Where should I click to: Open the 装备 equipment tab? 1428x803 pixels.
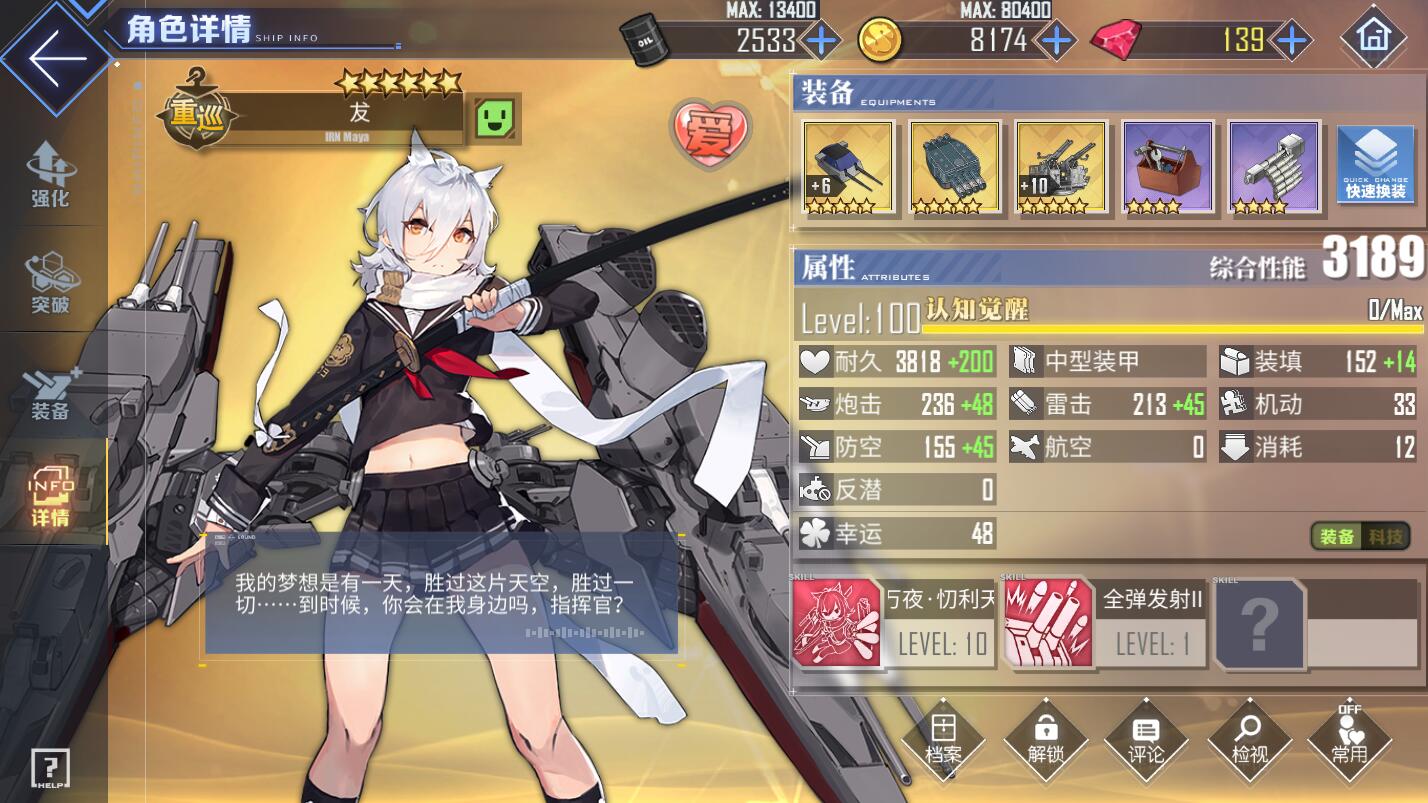[x=50, y=393]
